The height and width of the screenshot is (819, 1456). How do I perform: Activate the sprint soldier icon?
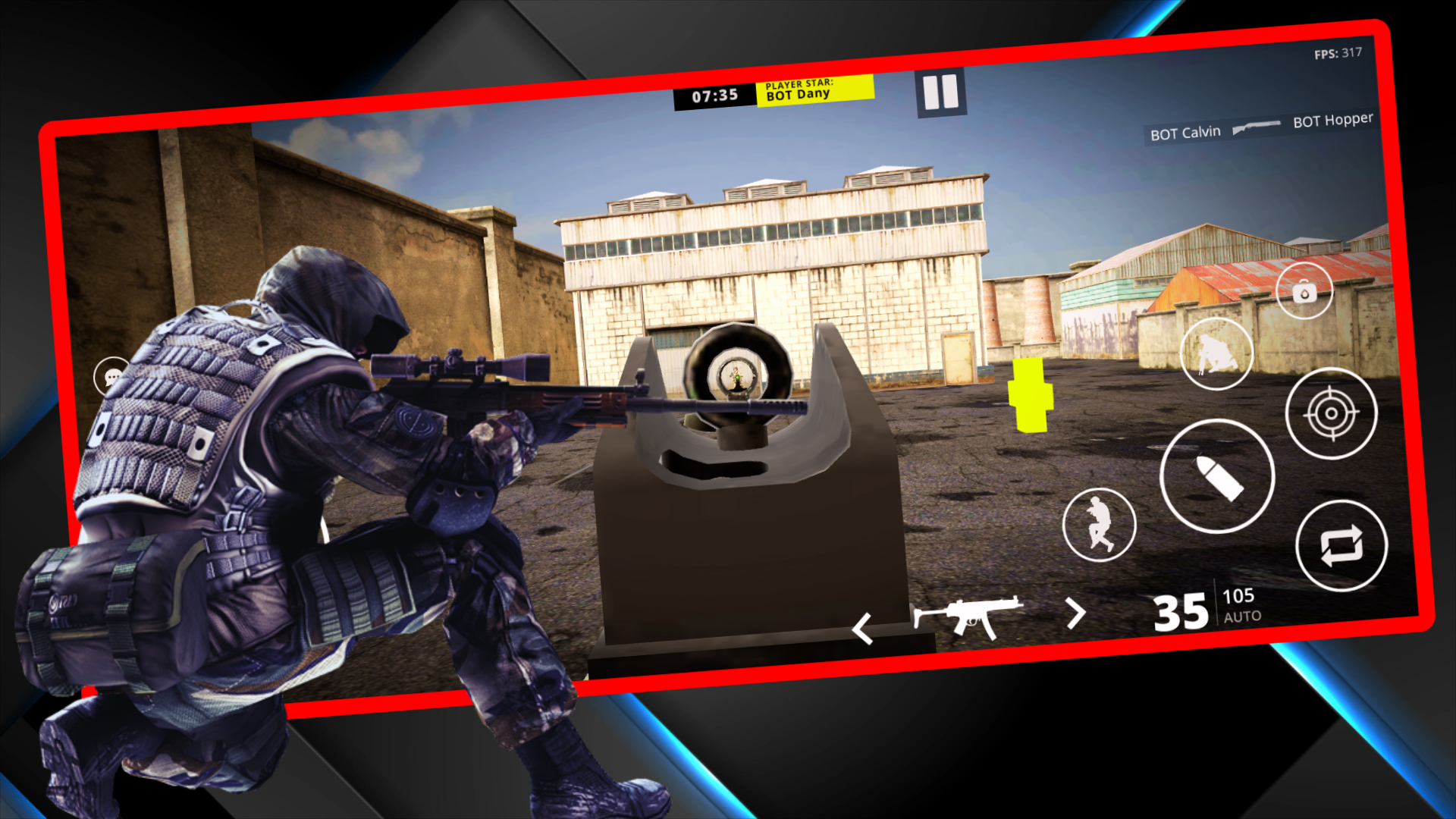[x=1100, y=523]
